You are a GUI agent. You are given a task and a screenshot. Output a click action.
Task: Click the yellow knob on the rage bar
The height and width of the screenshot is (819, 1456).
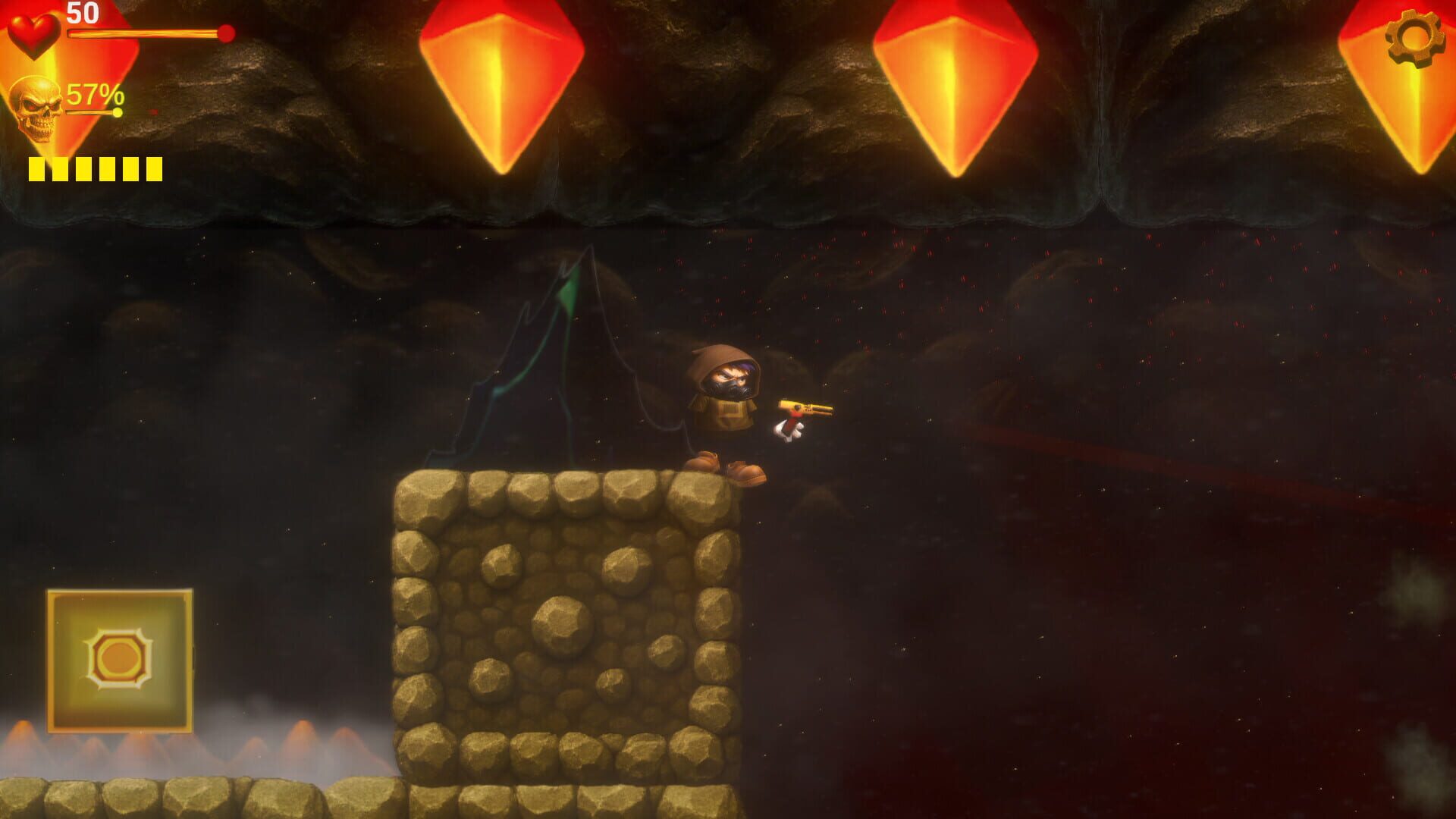point(118,111)
